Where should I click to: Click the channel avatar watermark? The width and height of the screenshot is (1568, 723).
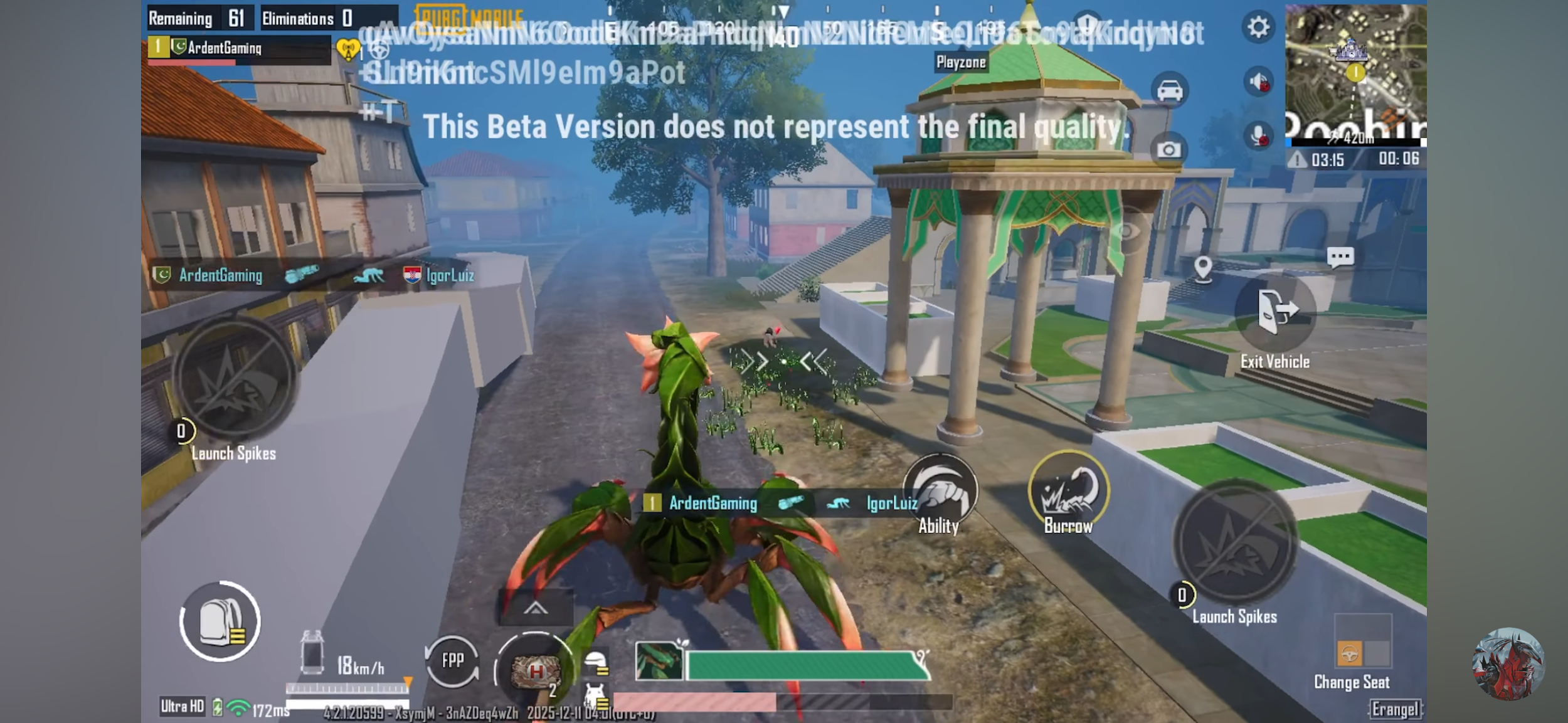click(x=1508, y=664)
